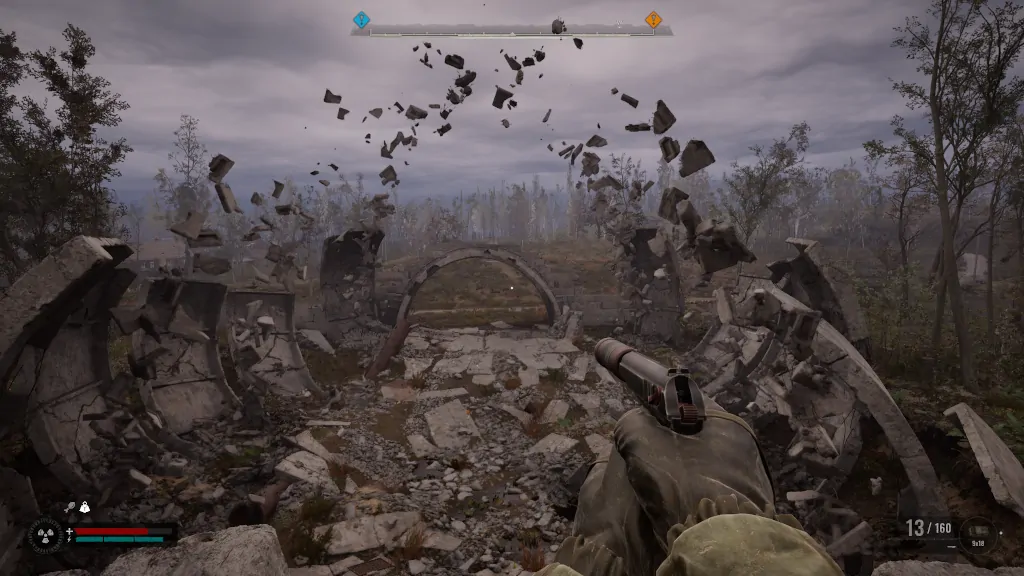
Task: Click the carry weight status icon
Action: pyautogui.click(x=85, y=508)
